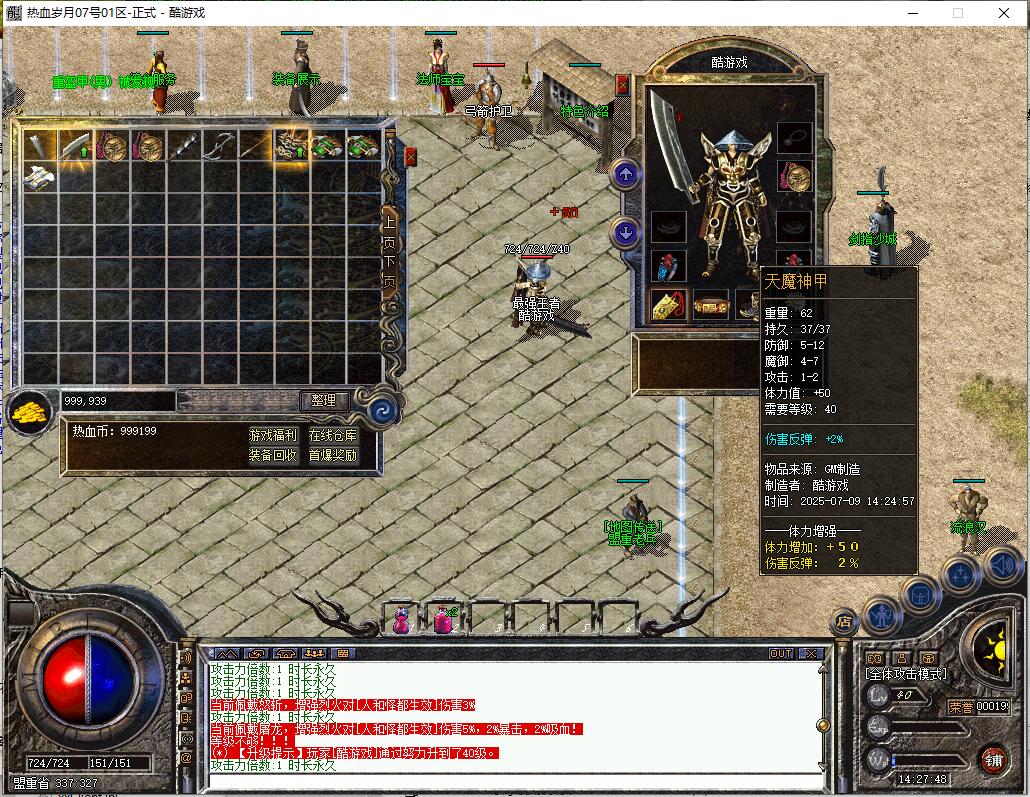The width and height of the screenshot is (1030, 797).
Task: Use the first red potion in the quickbar
Action: click(x=400, y=620)
